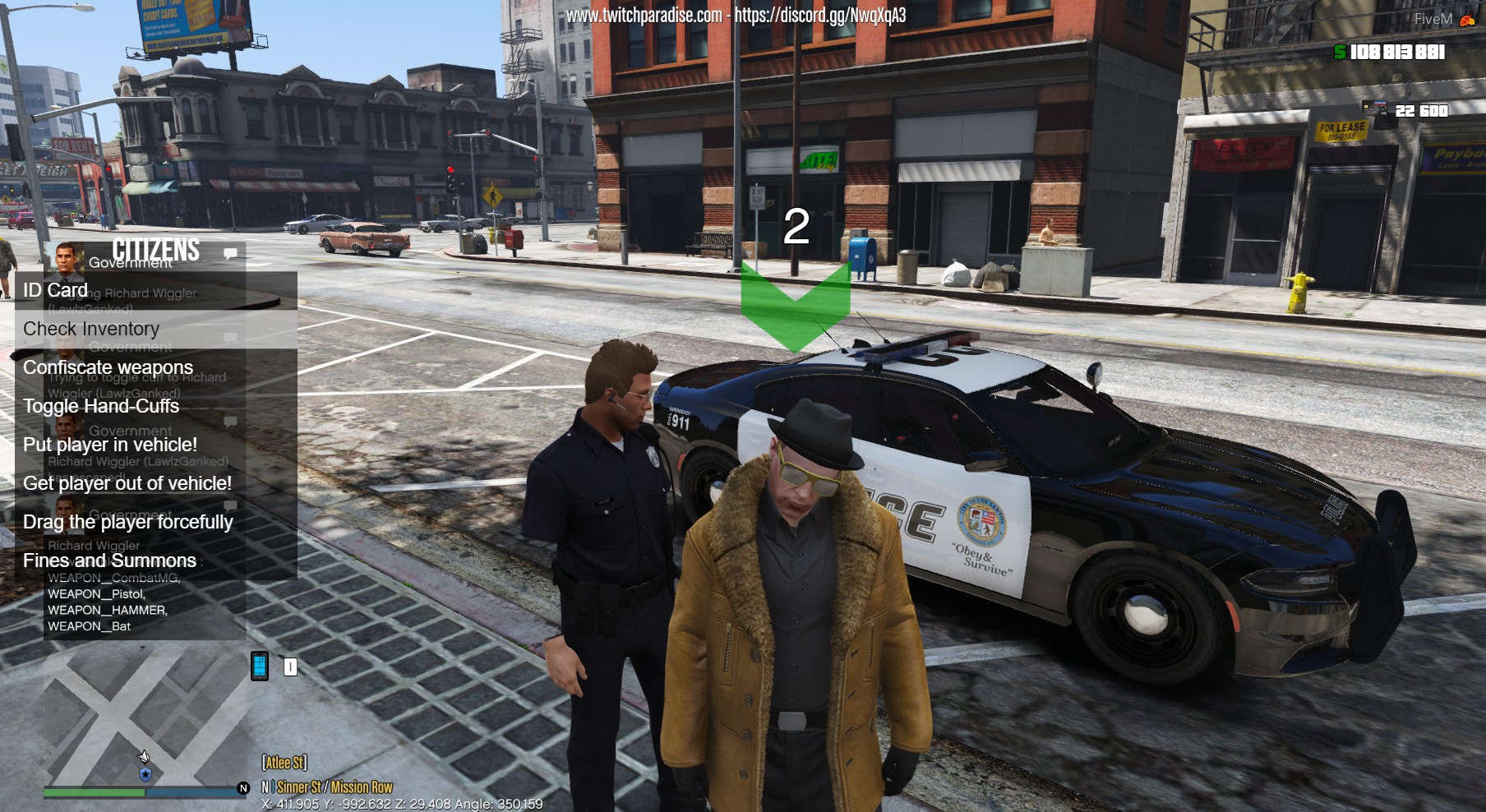The image size is (1486, 812).
Task: Toggle Hand-Cuffs on Richard Wiggler
Action: point(99,406)
